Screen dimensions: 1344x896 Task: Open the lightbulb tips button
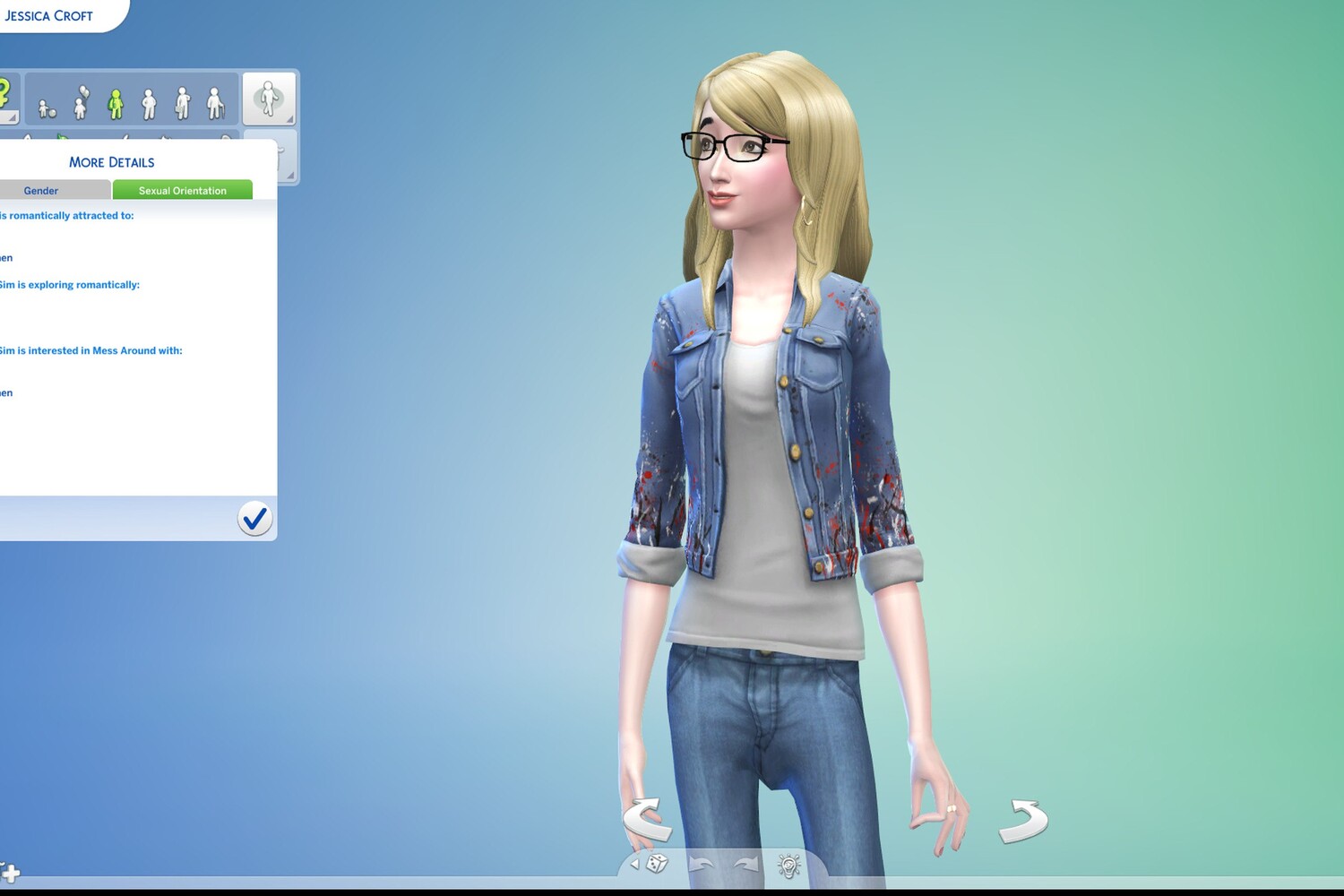point(788,866)
